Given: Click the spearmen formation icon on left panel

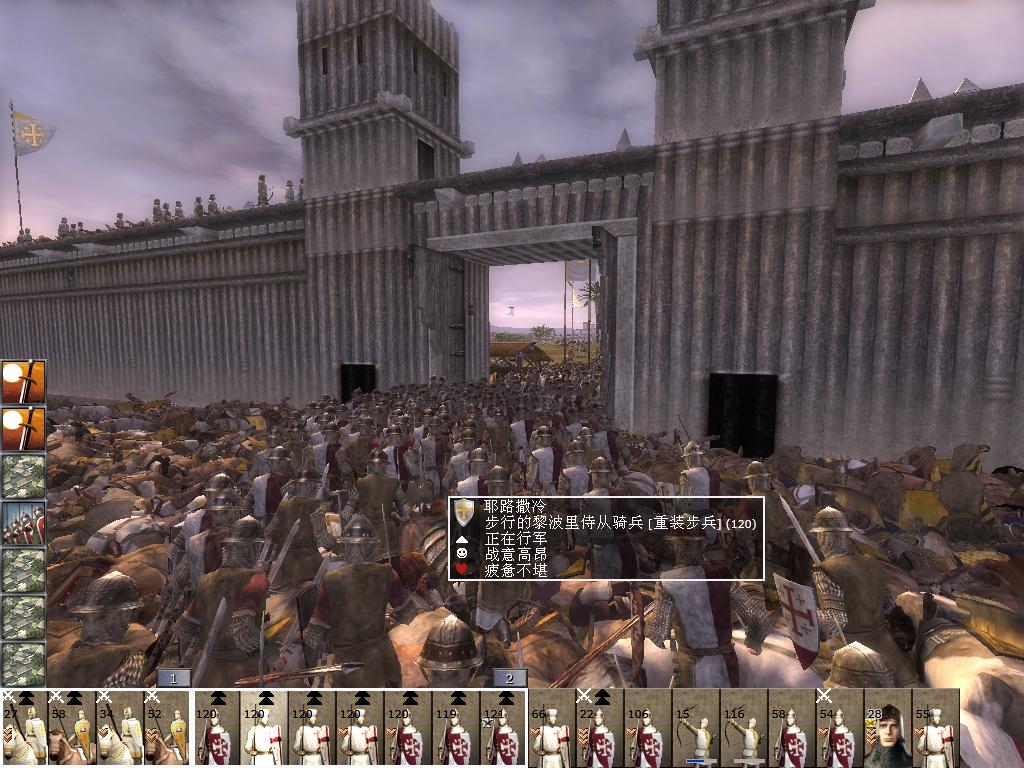Looking at the screenshot, I should point(23,523).
